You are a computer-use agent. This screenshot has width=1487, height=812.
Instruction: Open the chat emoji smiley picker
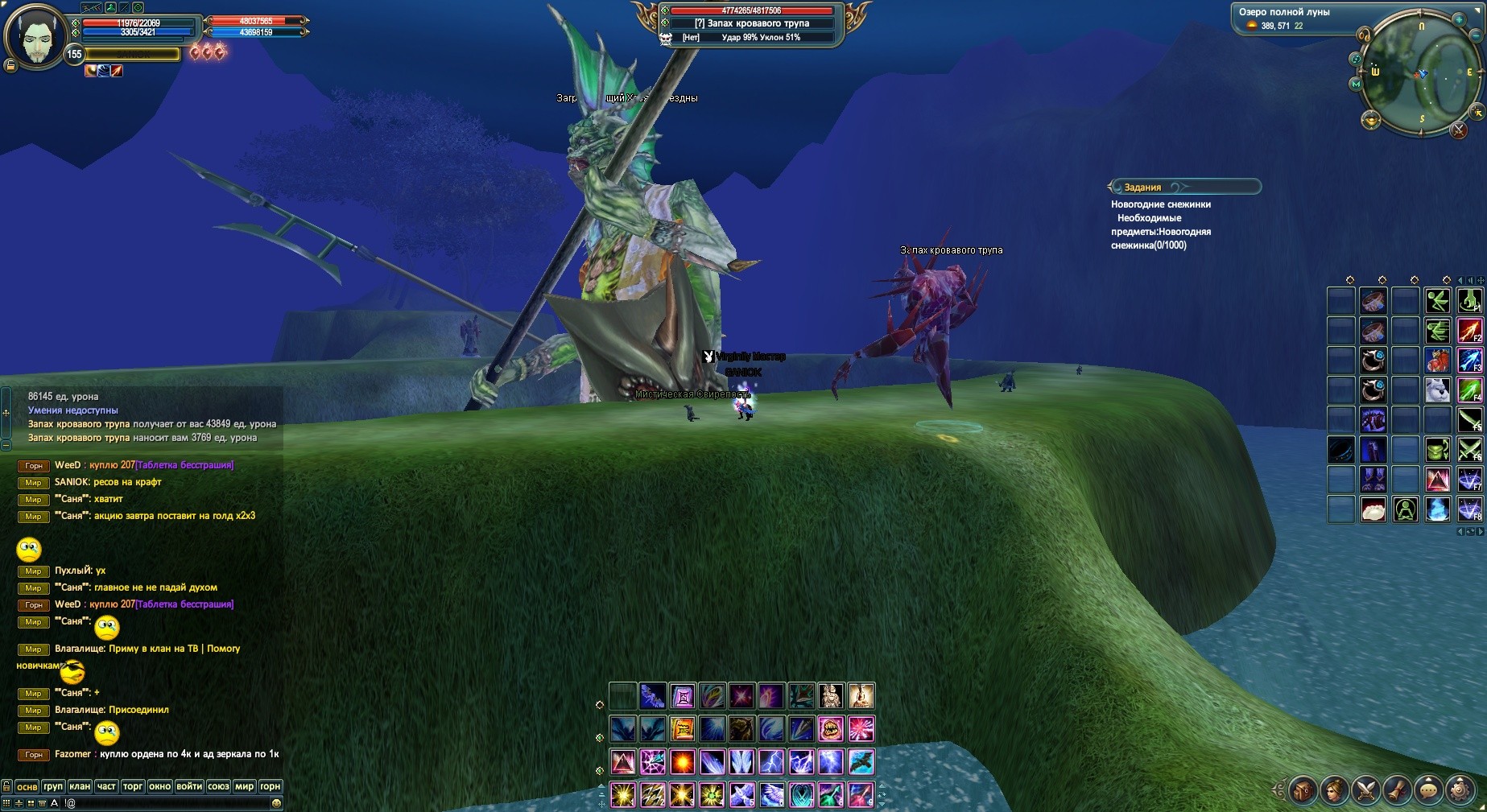pos(277,803)
